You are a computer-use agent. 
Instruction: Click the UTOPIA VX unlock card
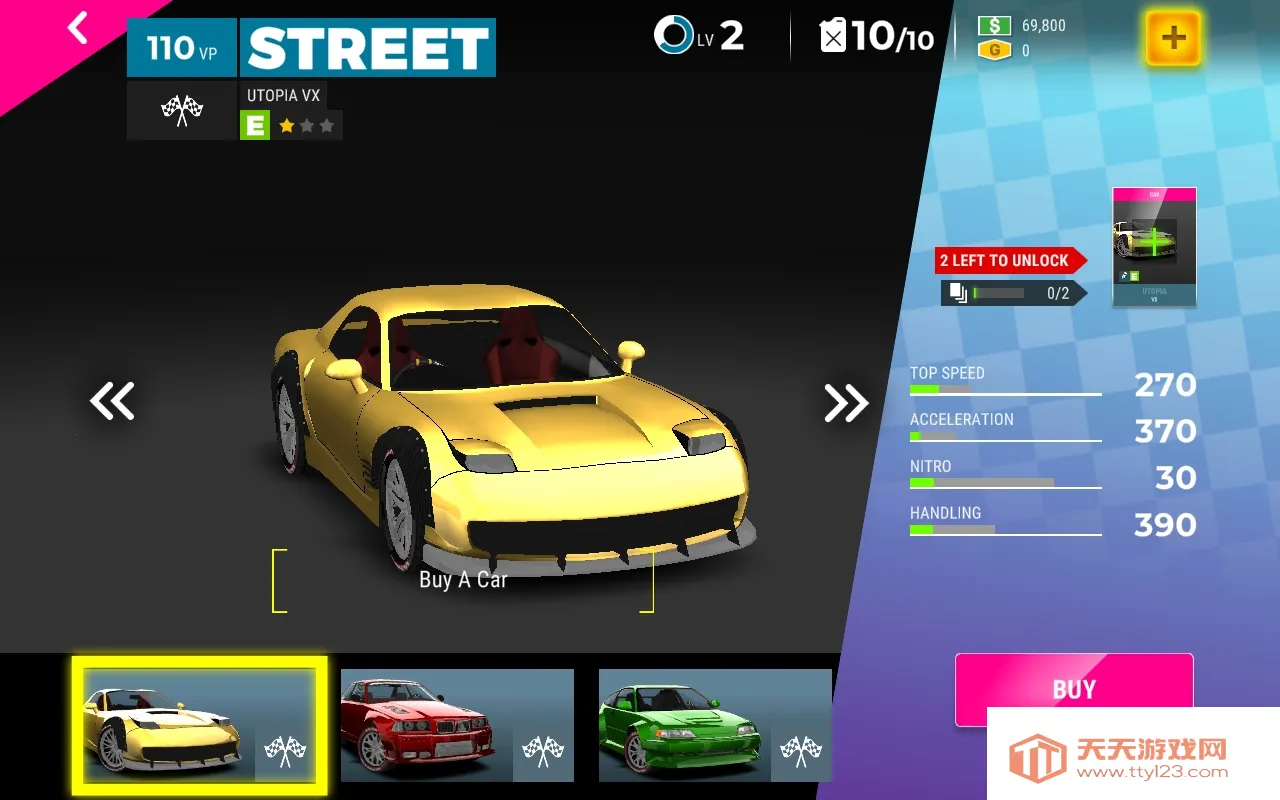tap(1153, 245)
